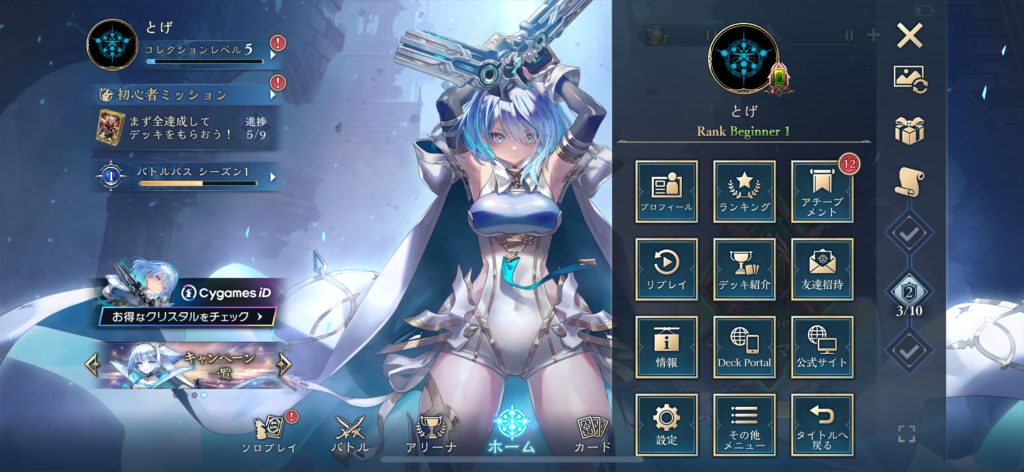Open その他メニュー other menu
The image size is (1024, 472).
point(744,425)
